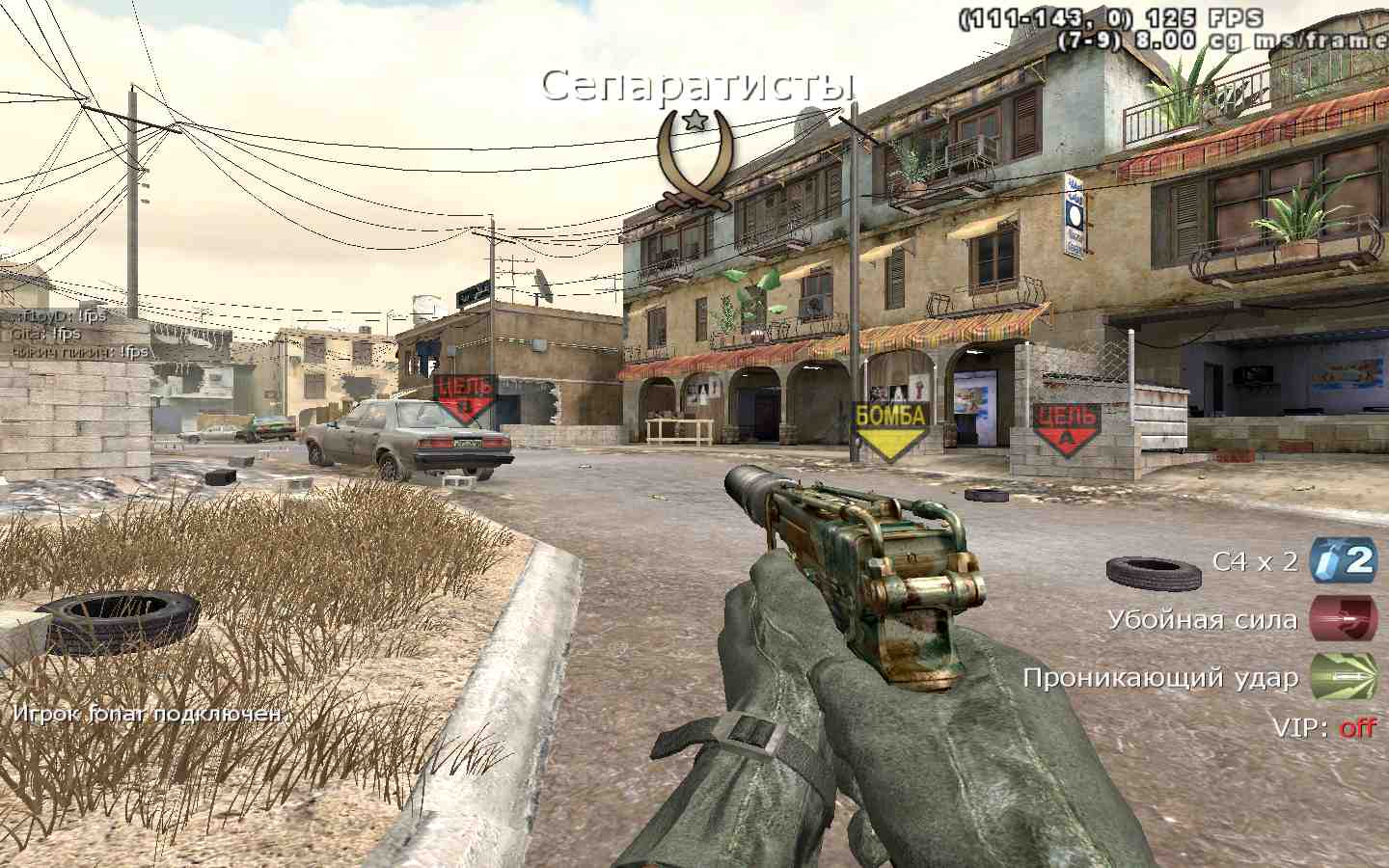Select the green Проникающий удар perk icon
The width and height of the screenshot is (1389, 868).
pyautogui.click(x=1344, y=677)
